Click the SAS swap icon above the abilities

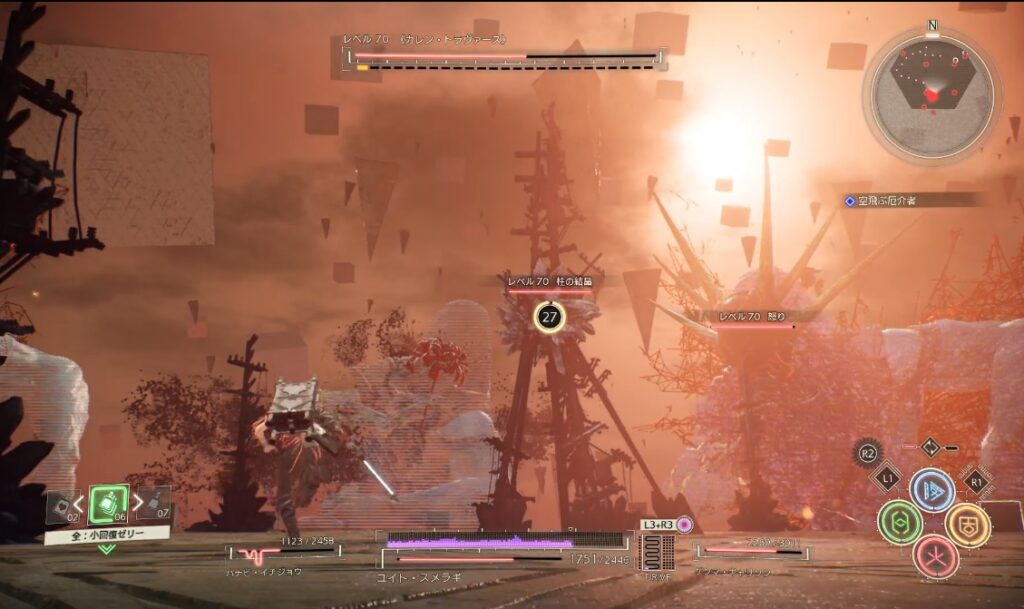coord(929,447)
